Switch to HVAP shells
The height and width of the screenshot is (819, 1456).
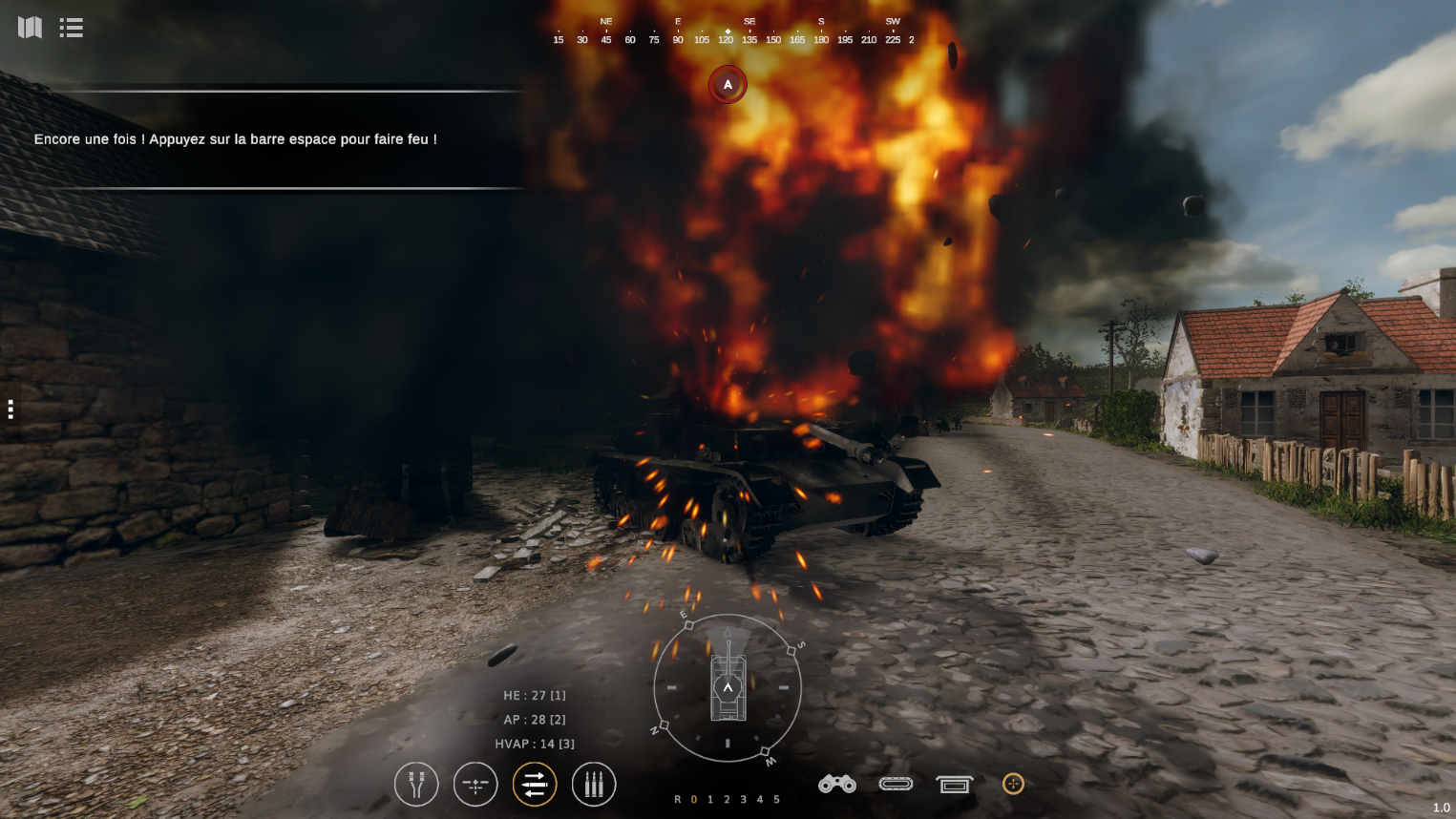pyautogui.click(x=535, y=744)
